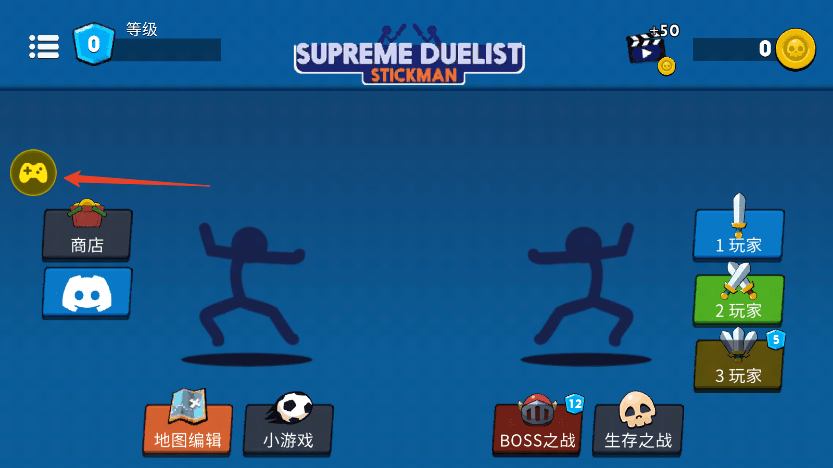Click the yellow gamepad icon
Viewport: 833px width, 468px height.
coord(33,173)
